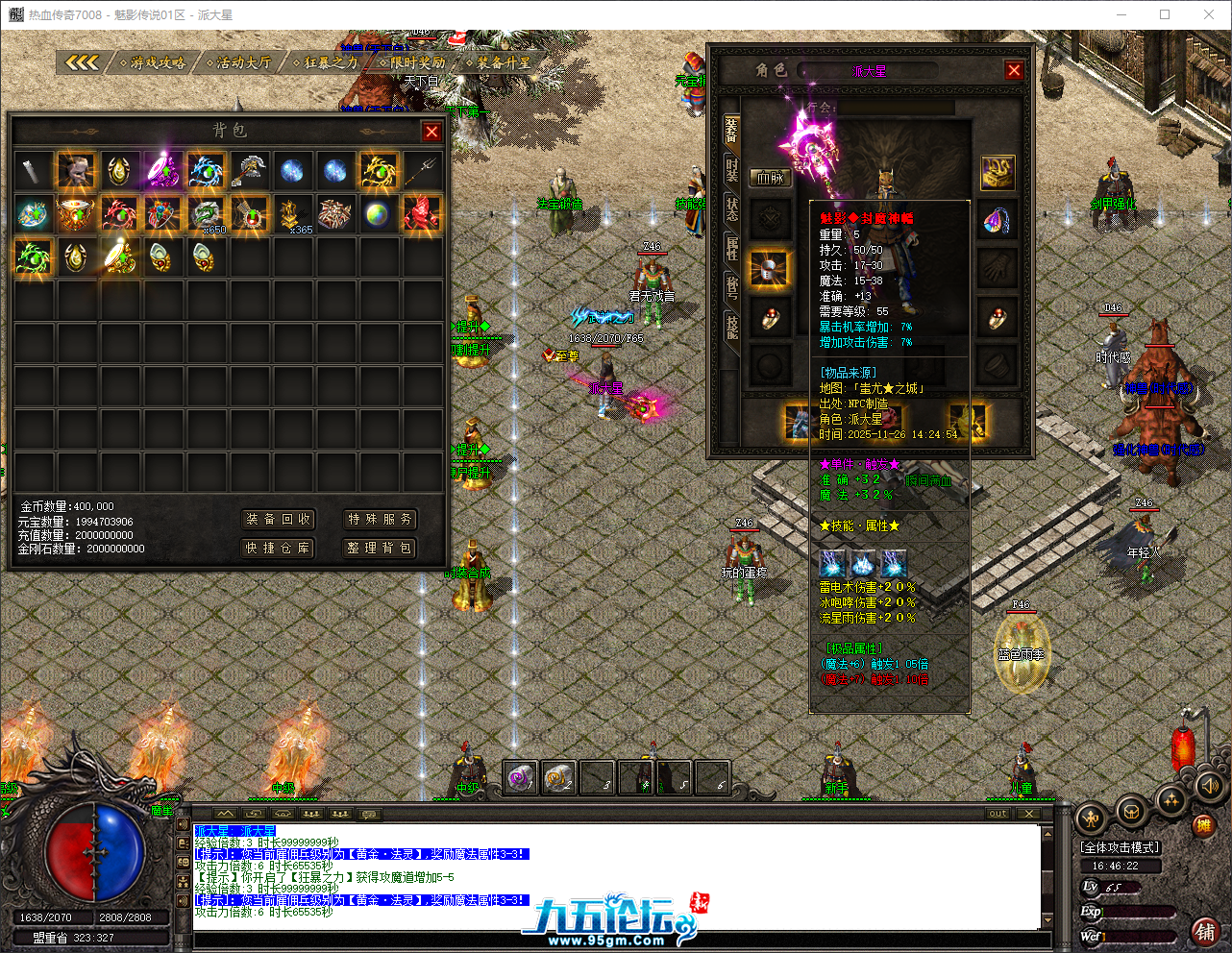Image resolution: width=1232 pixels, height=953 pixels.
Task: Open the trade helmet icon near the minimap
Action: tap(1131, 814)
